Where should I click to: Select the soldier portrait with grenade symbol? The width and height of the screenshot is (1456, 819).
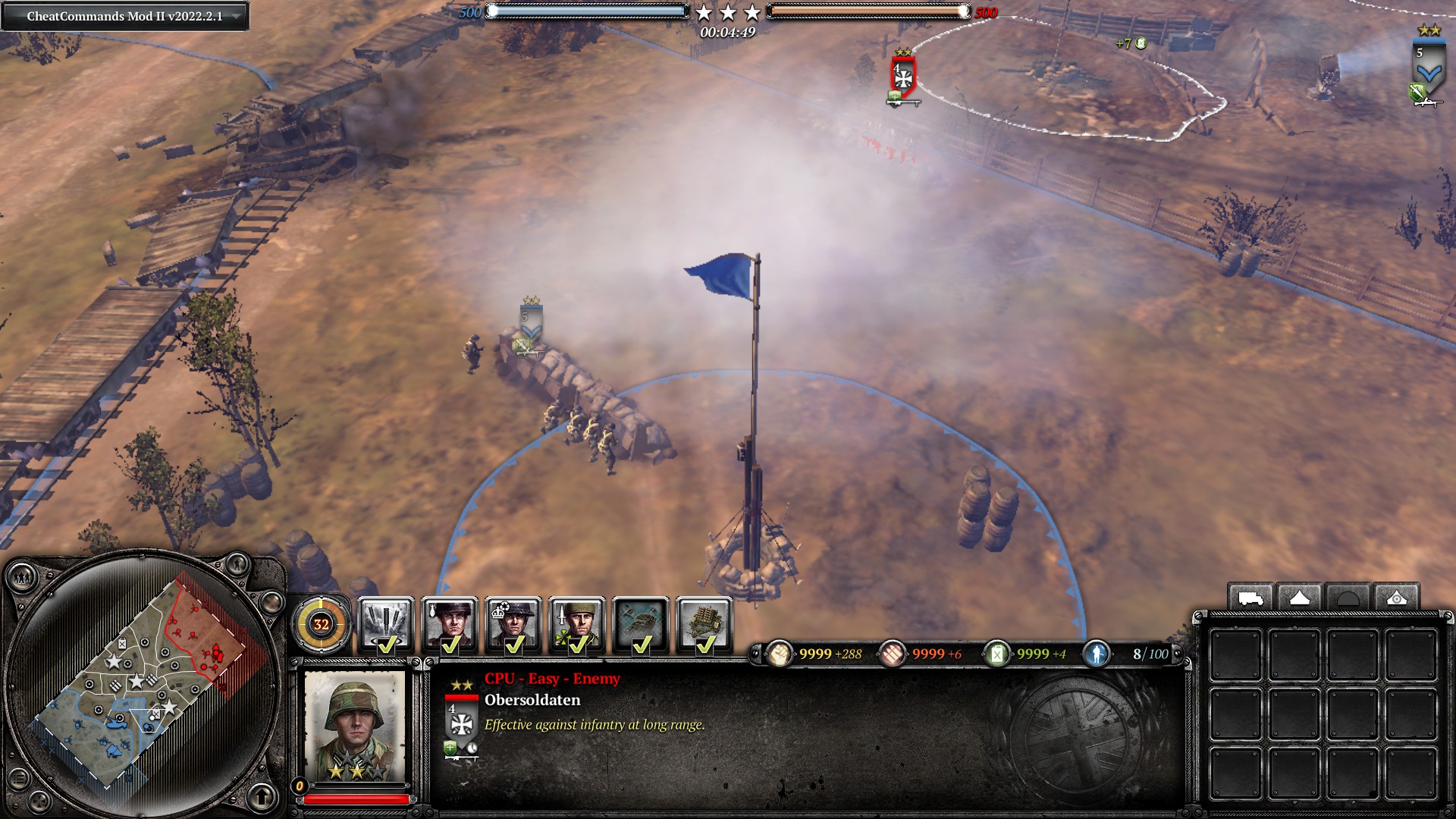449,625
